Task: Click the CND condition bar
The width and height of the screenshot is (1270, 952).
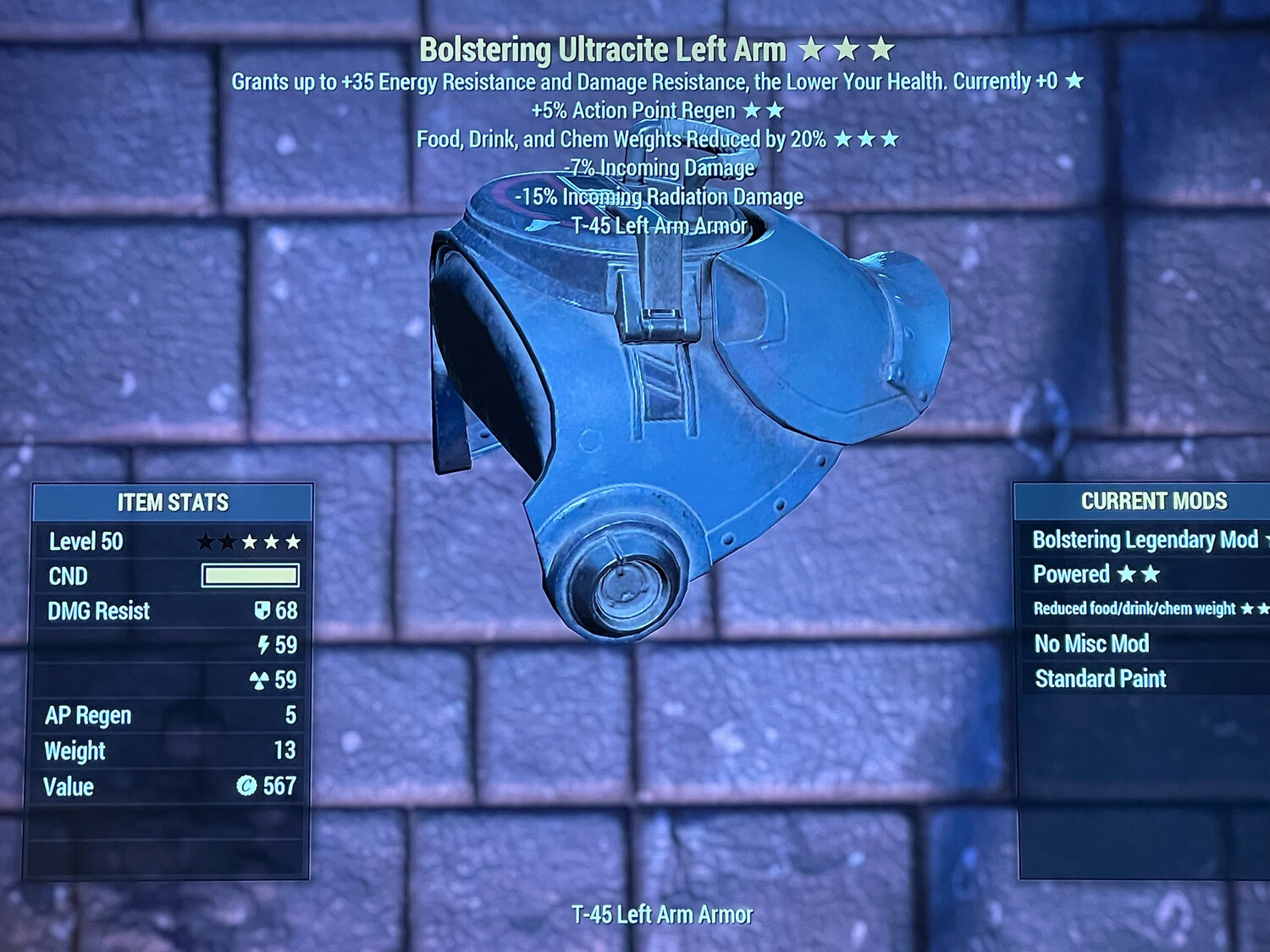Action: click(x=250, y=575)
